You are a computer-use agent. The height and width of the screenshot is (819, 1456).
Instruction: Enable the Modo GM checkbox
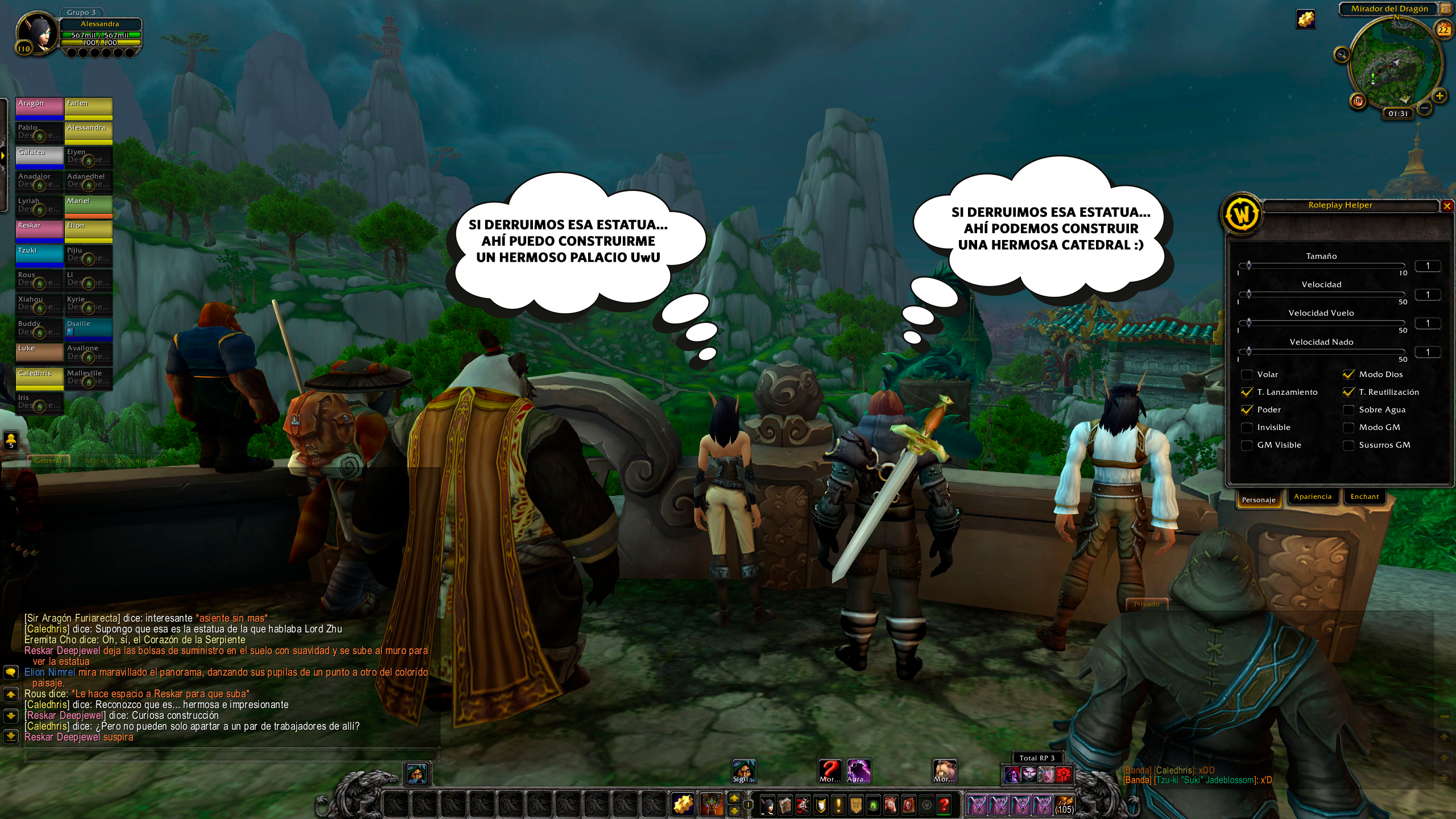pyautogui.click(x=1349, y=428)
